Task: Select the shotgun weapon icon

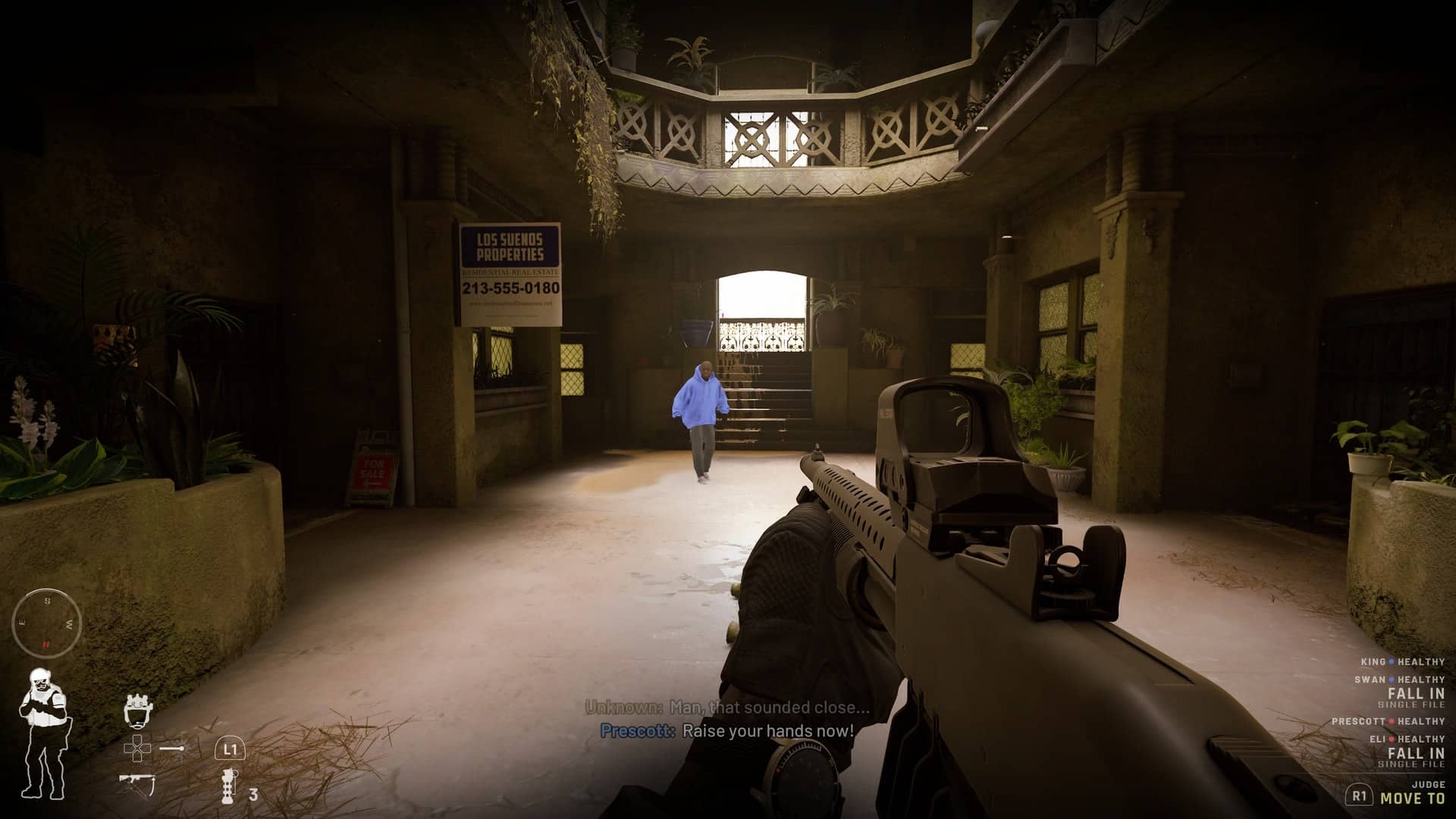Action: [x=137, y=783]
